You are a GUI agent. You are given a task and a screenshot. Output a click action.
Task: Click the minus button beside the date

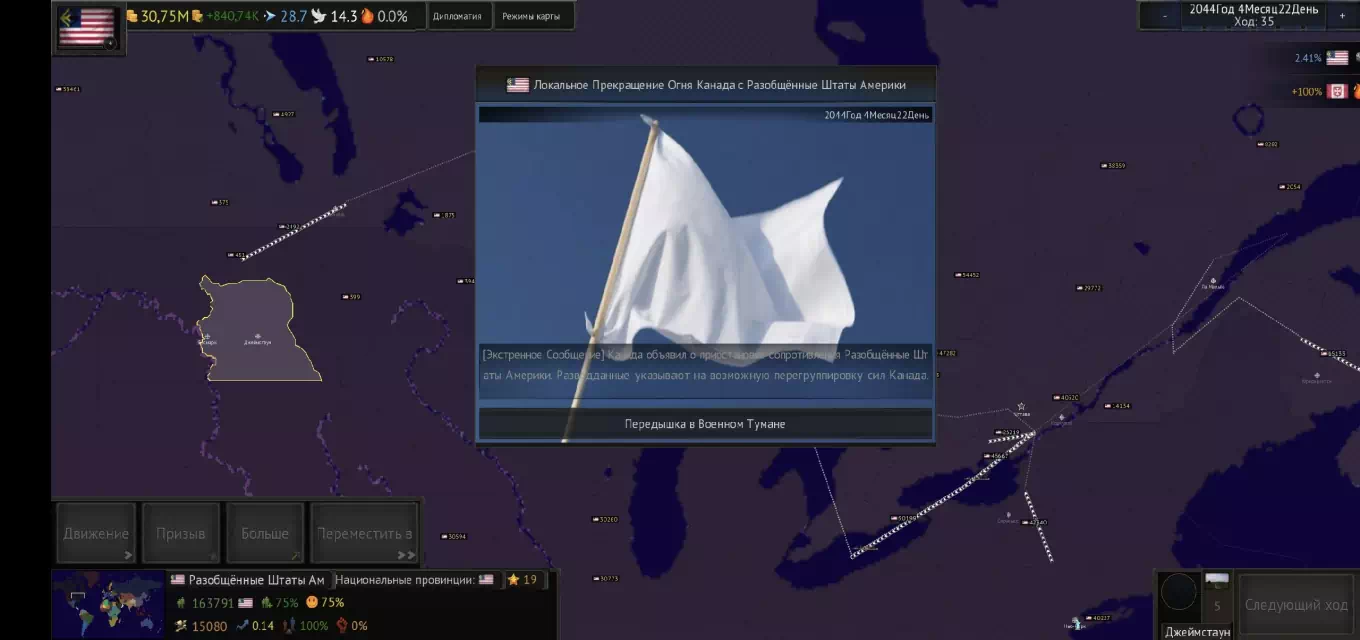(x=1164, y=16)
